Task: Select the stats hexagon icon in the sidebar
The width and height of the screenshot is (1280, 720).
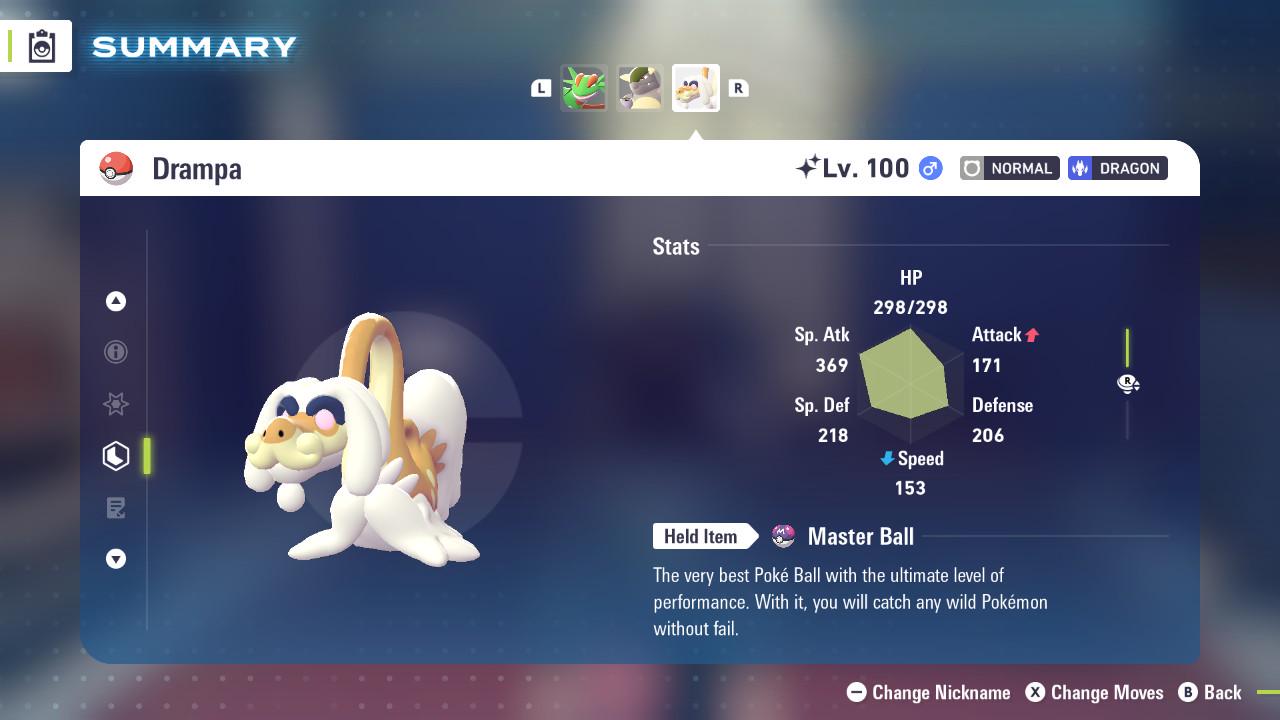Action: [x=116, y=456]
